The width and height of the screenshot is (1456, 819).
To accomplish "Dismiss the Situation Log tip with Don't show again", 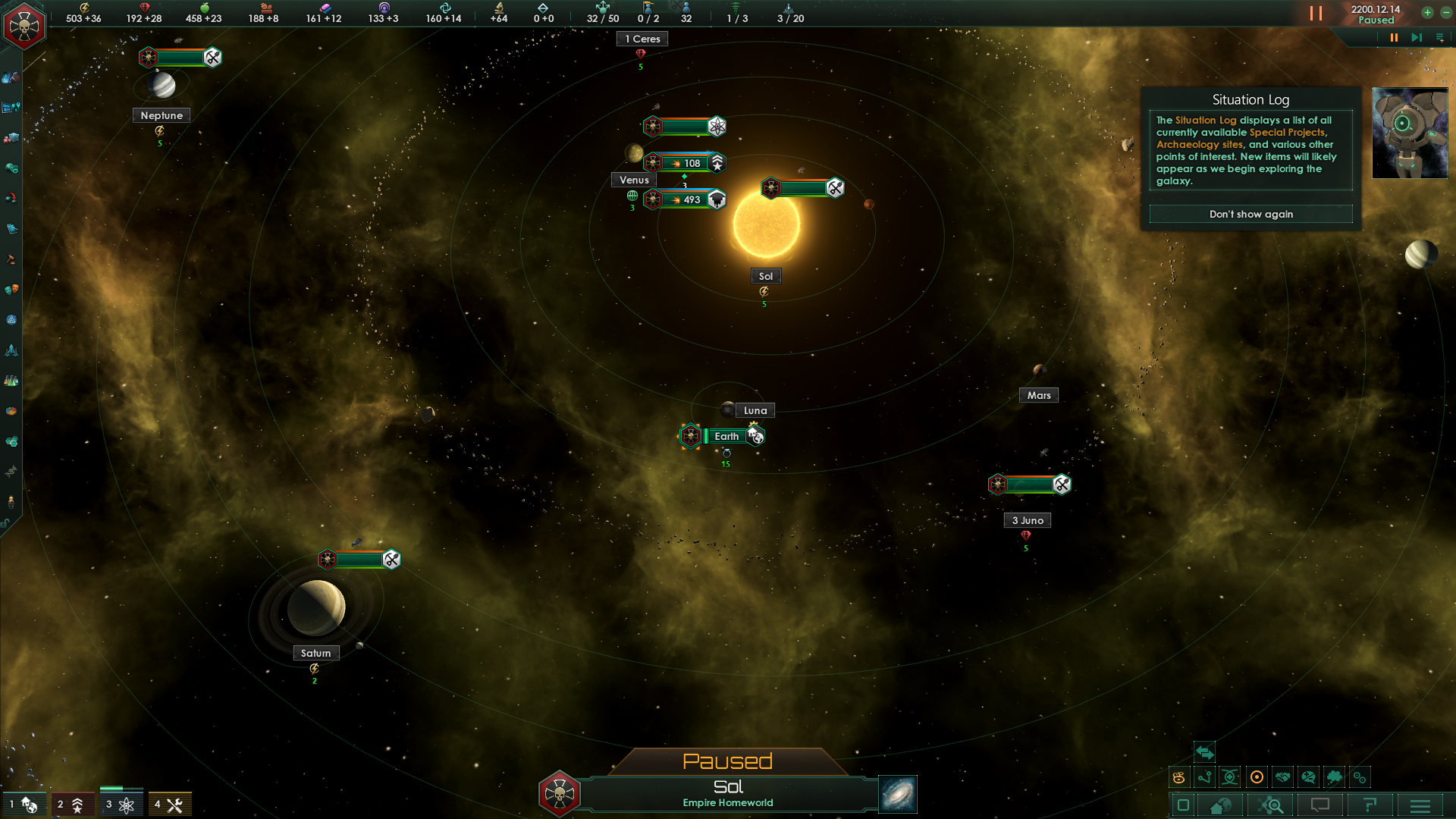I will click(x=1250, y=215).
